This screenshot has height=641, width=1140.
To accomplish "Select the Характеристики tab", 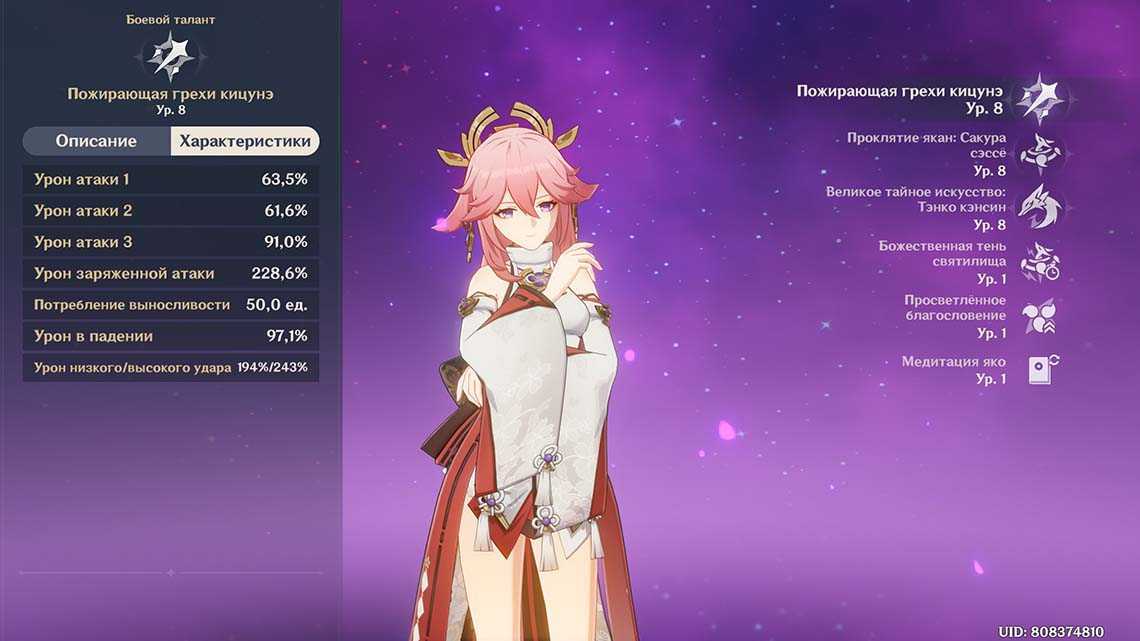I will click(x=245, y=141).
